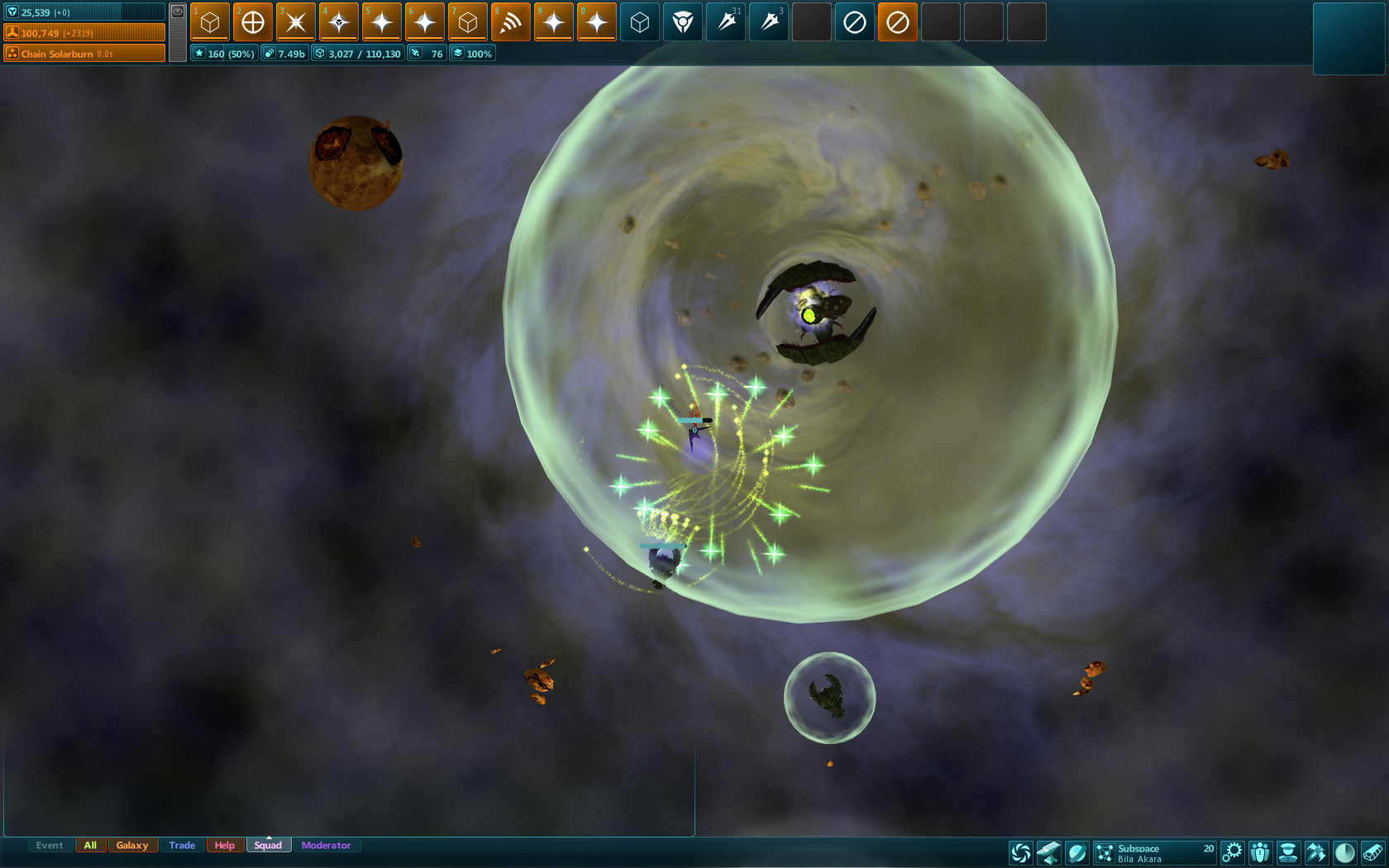Image resolution: width=1389 pixels, height=868 pixels.
Task: Activate the crosshair ability in slot 2
Action: tap(253, 22)
